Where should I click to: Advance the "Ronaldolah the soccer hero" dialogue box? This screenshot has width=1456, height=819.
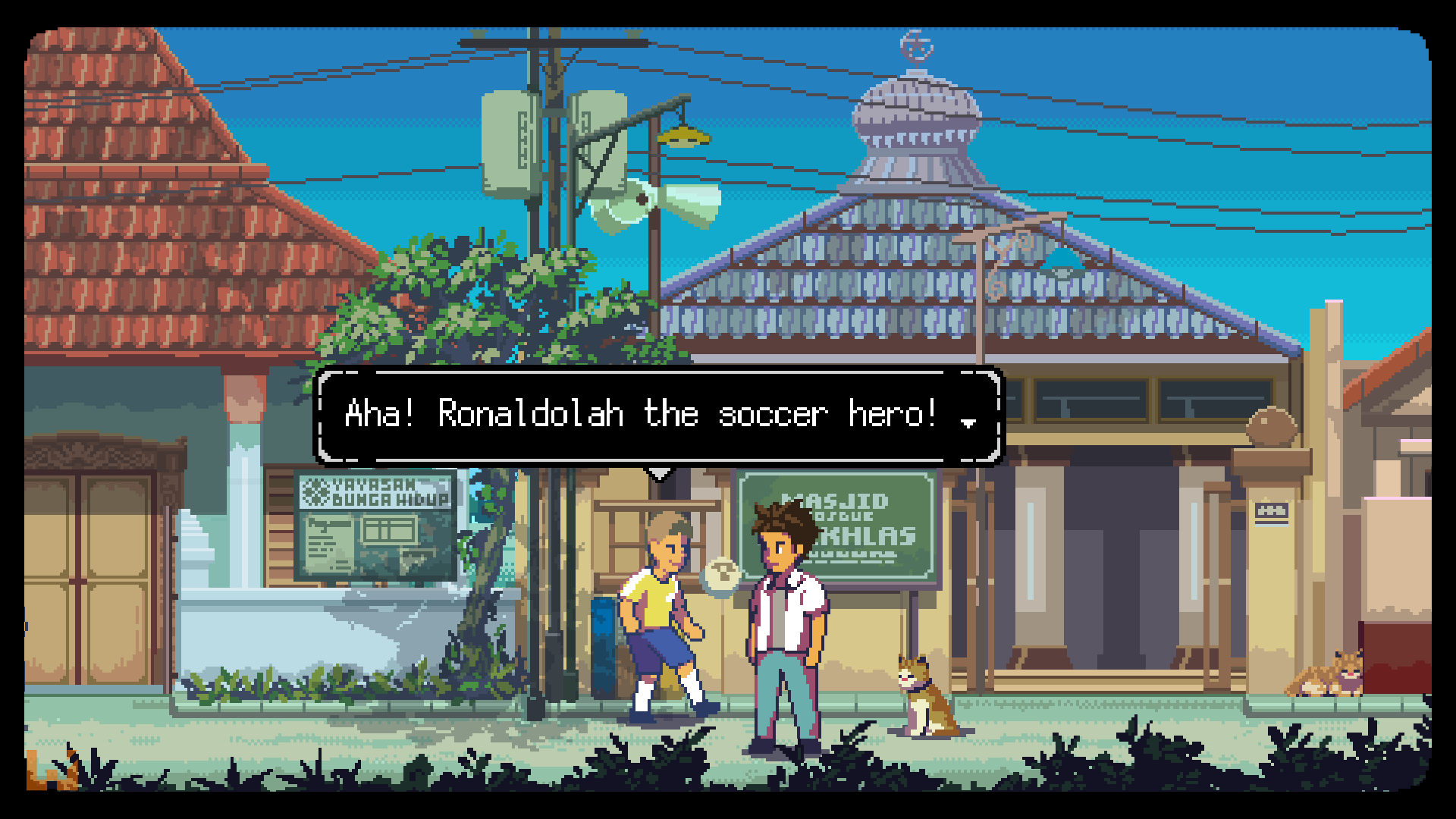(657, 415)
